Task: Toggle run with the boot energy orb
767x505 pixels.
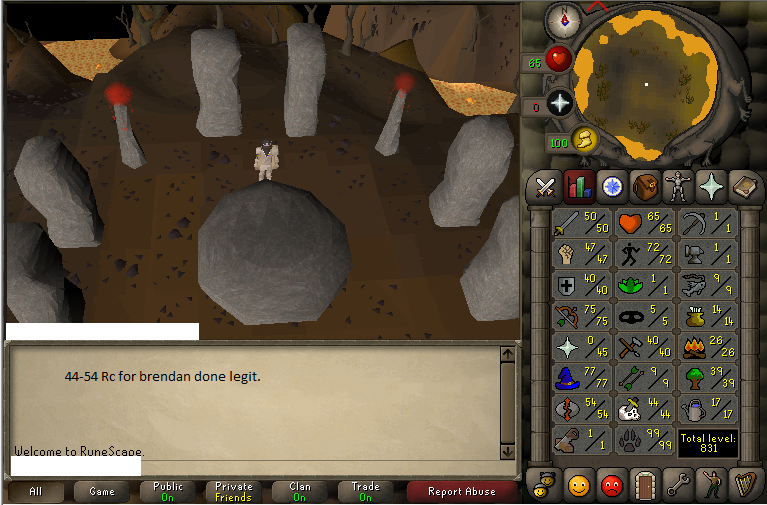Action: (x=585, y=140)
